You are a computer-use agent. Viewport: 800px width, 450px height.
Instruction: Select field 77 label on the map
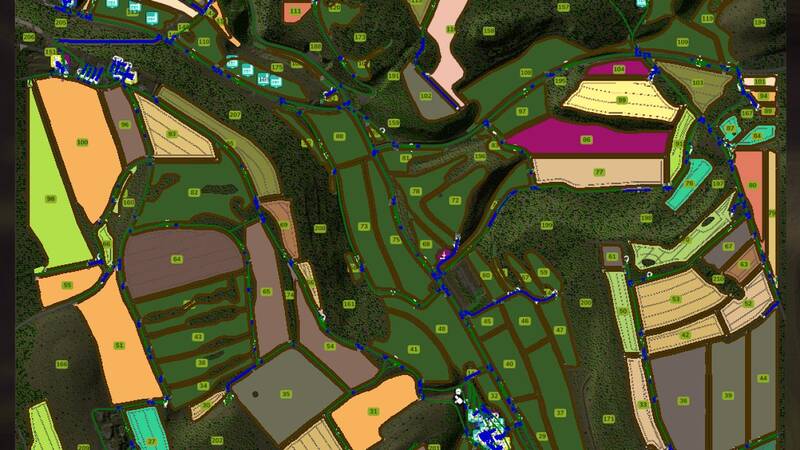[x=600, y=172]
